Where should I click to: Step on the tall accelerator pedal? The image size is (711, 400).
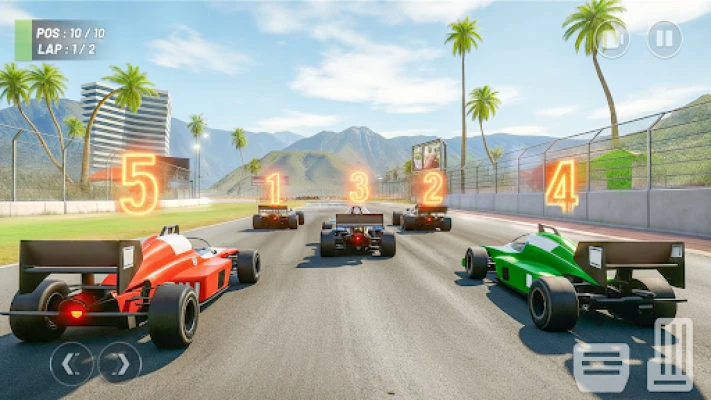[x=670, y=354]
